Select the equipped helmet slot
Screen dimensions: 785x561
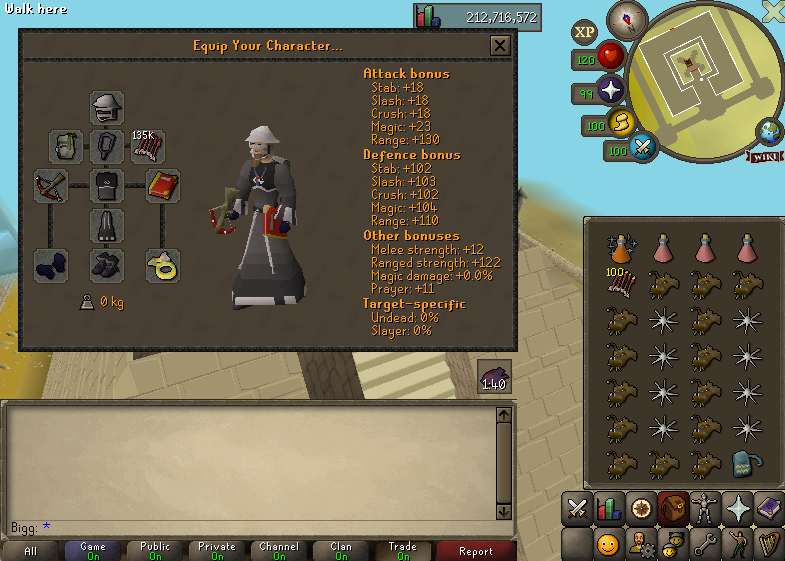point(107,106)
